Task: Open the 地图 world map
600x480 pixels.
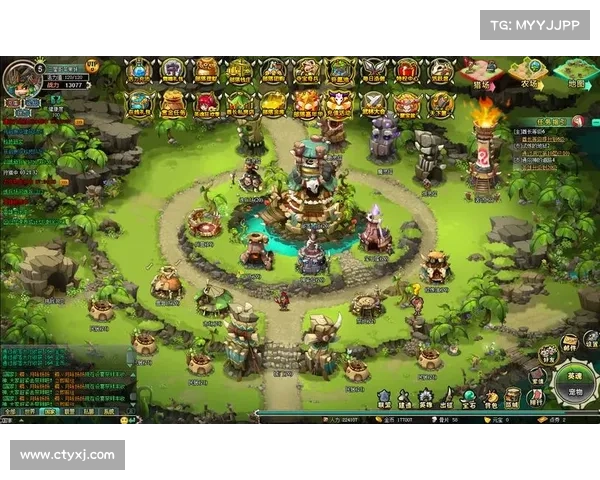Action: pos(575,72)
